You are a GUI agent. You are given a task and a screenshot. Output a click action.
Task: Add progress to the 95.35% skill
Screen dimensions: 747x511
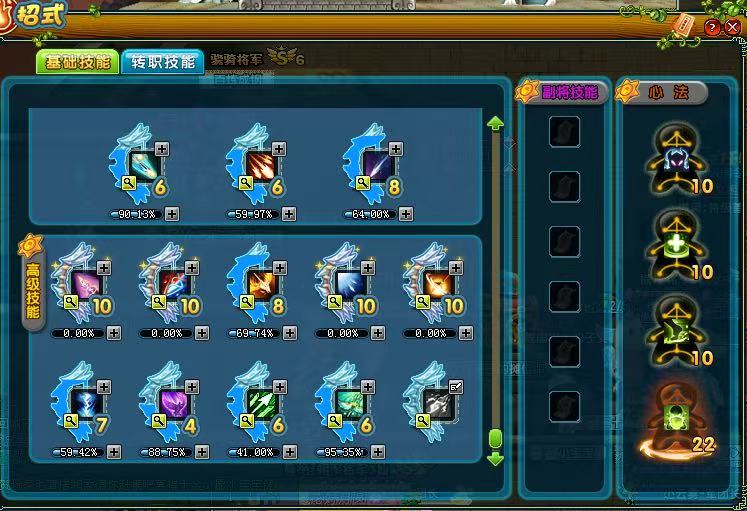(376, 452)
